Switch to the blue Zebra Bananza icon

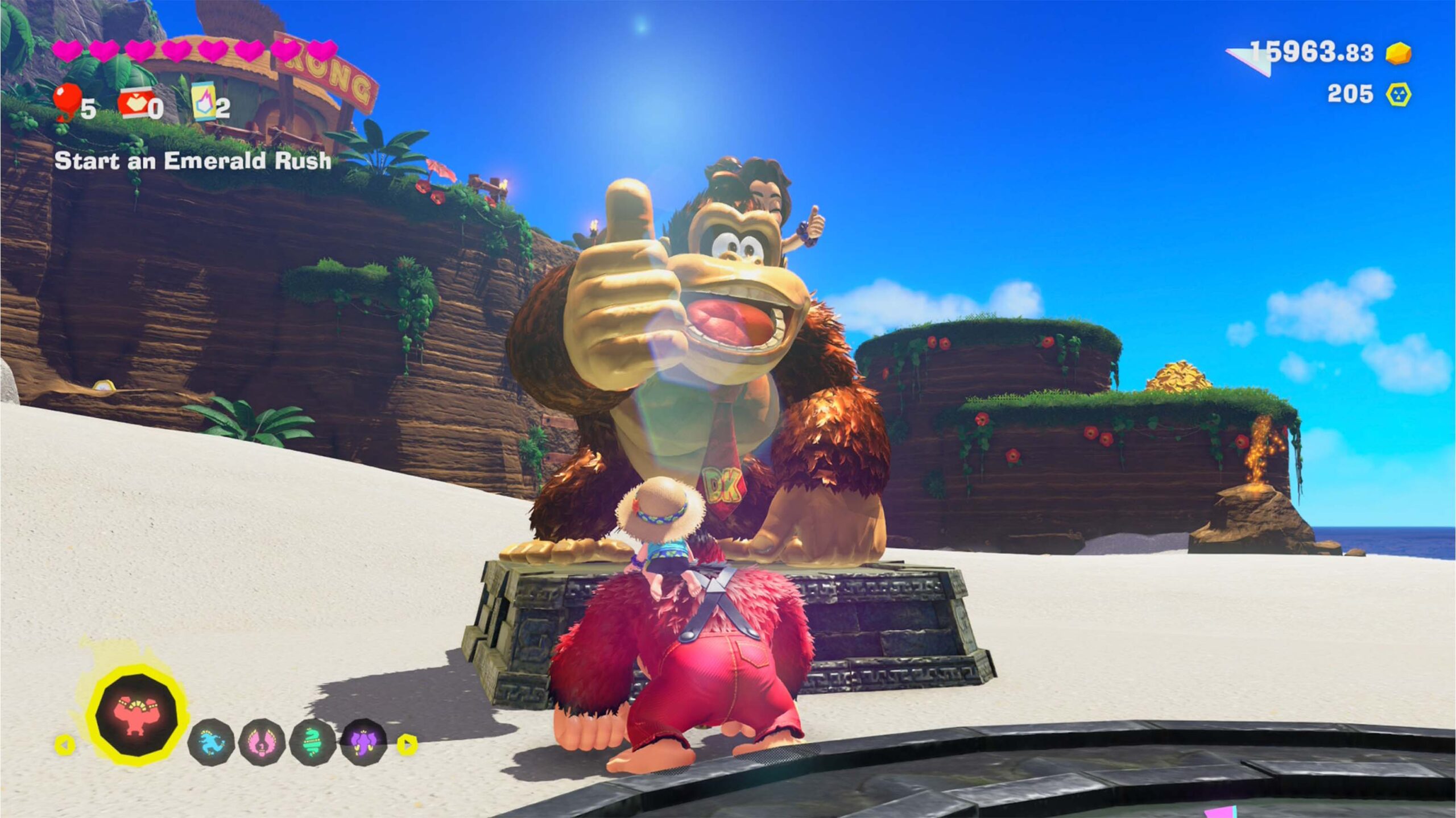[x=210, y=742]
